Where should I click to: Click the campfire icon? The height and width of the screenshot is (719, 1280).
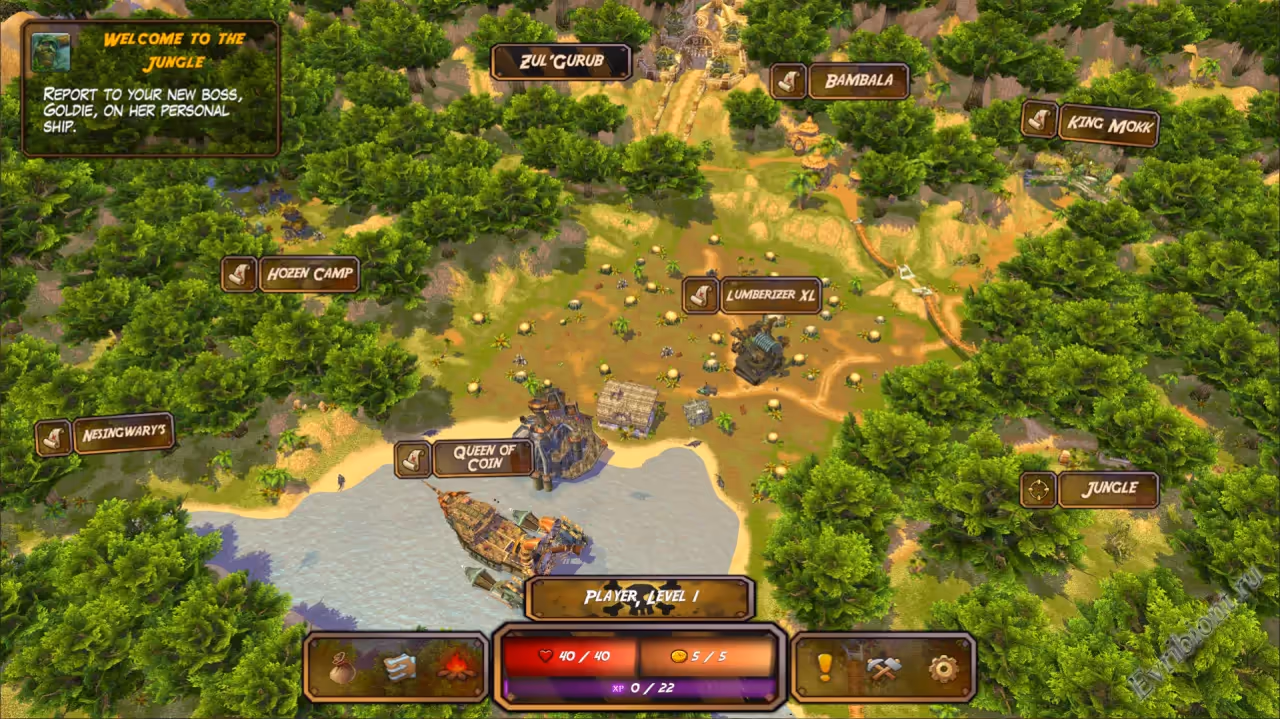click(454, 667)
